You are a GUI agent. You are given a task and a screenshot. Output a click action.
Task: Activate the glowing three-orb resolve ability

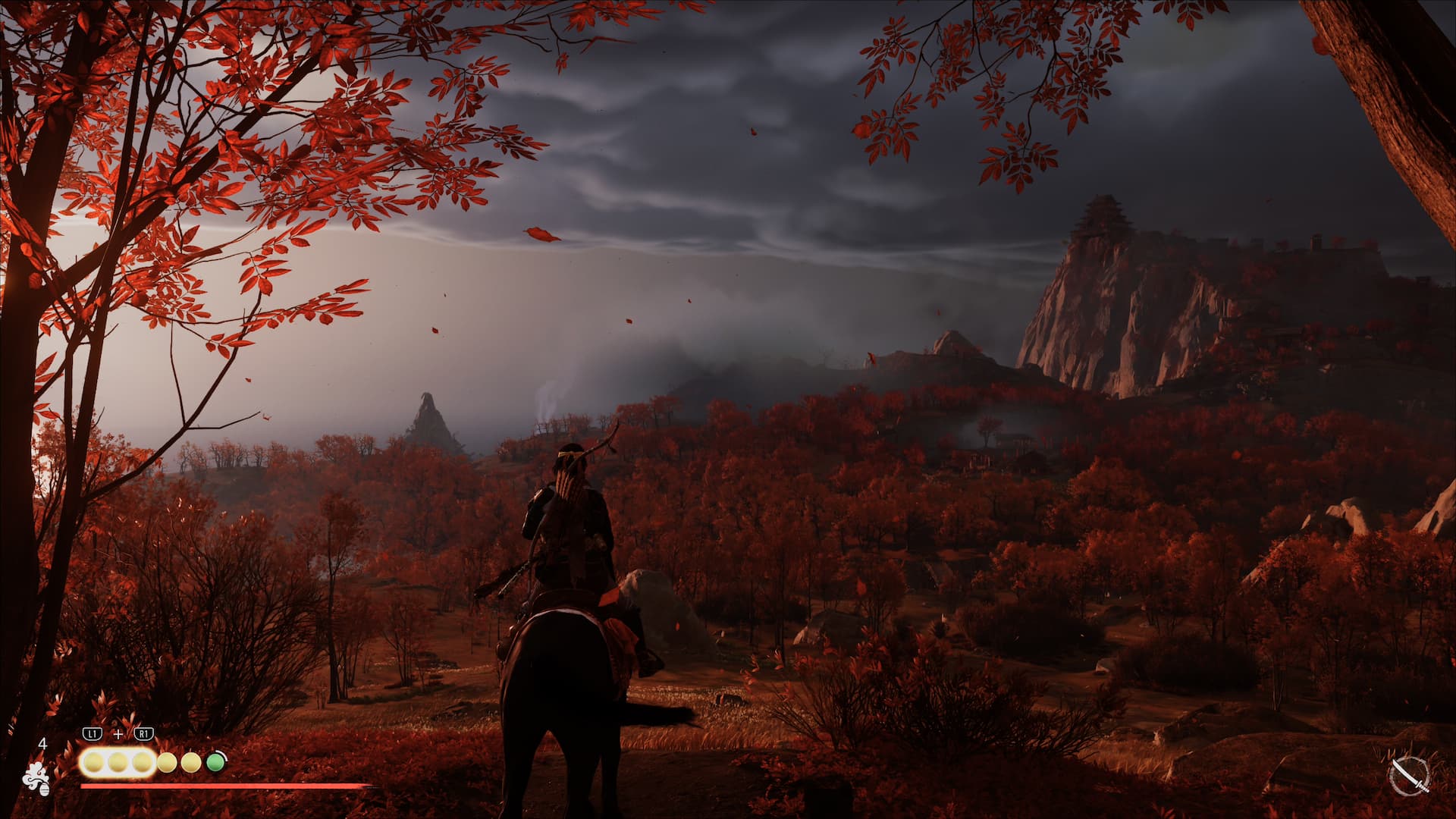click(118, 762)
